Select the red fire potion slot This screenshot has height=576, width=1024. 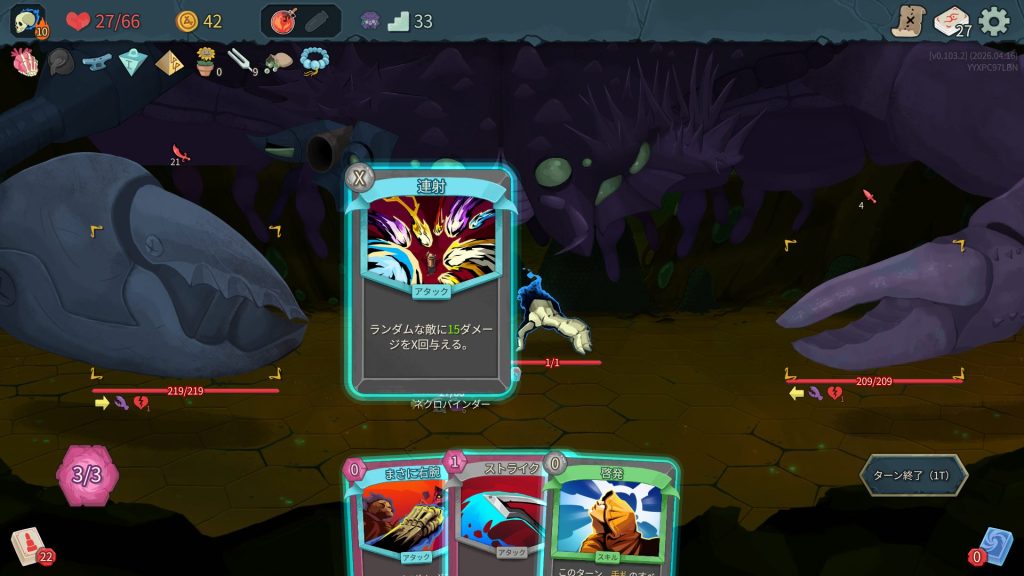282,21
